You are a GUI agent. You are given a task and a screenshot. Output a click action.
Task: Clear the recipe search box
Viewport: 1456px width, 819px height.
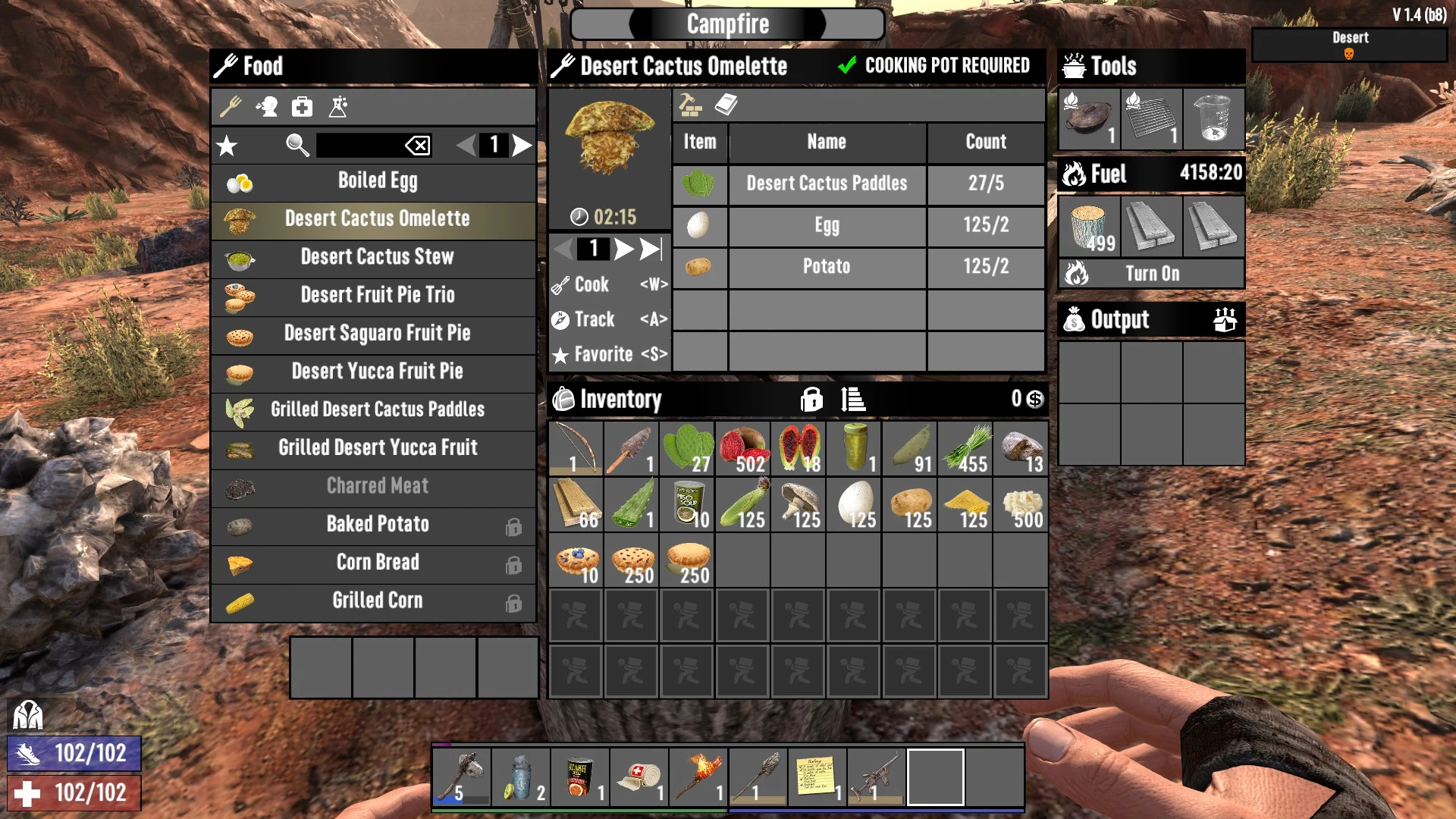[418, 145]
